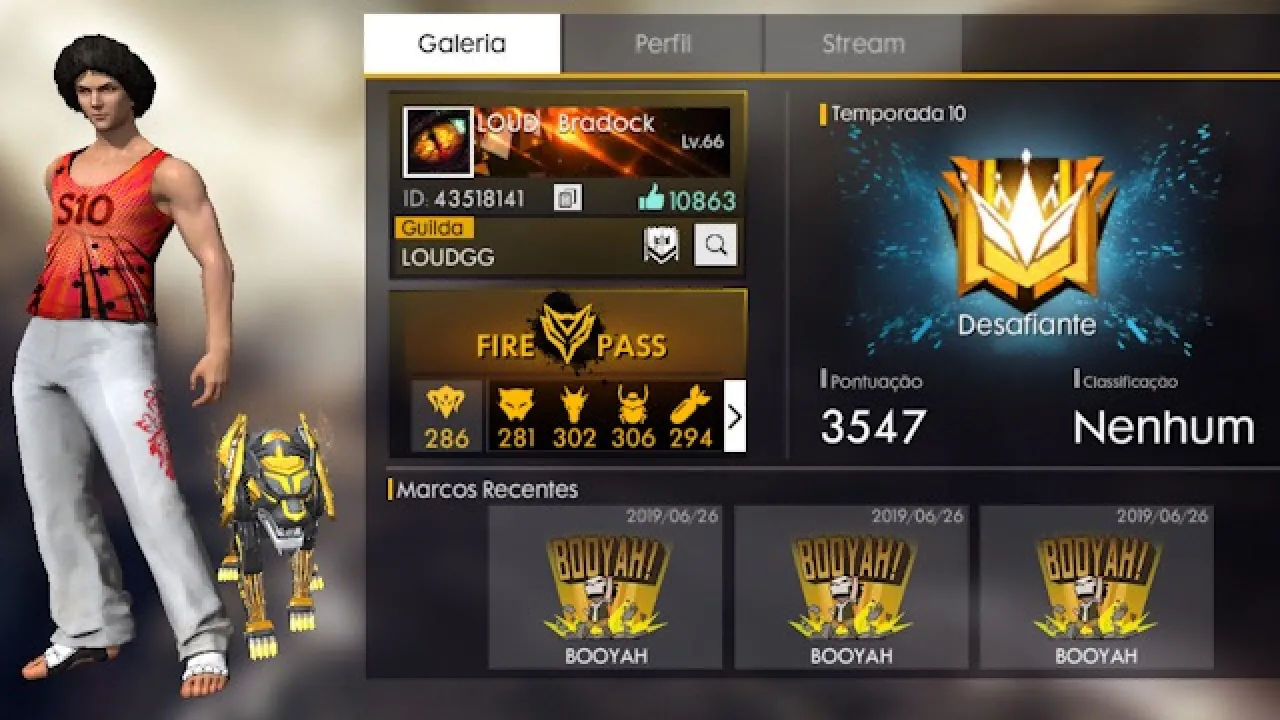The width and height of the screenshot is (1280, 720).
Task: Expand more emblems with the right arrow
Action: point(734,417)
